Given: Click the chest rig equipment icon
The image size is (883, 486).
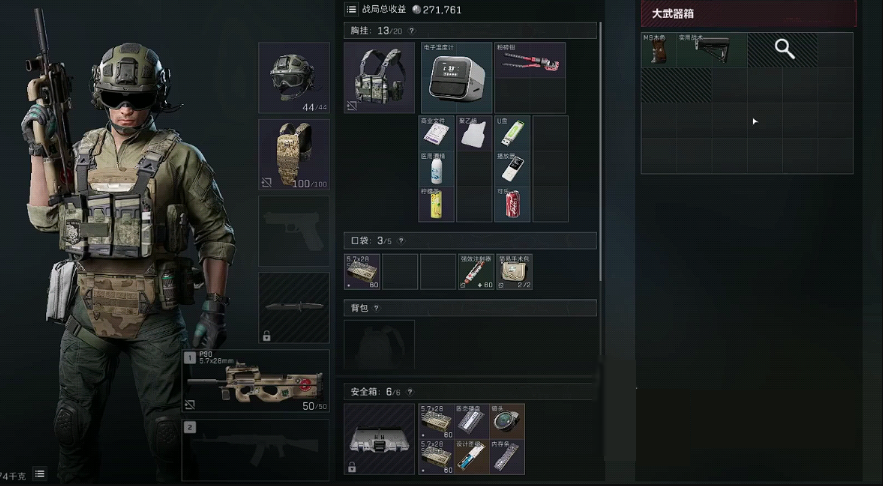Looking at the screenshot, I should tap(379, 77).
